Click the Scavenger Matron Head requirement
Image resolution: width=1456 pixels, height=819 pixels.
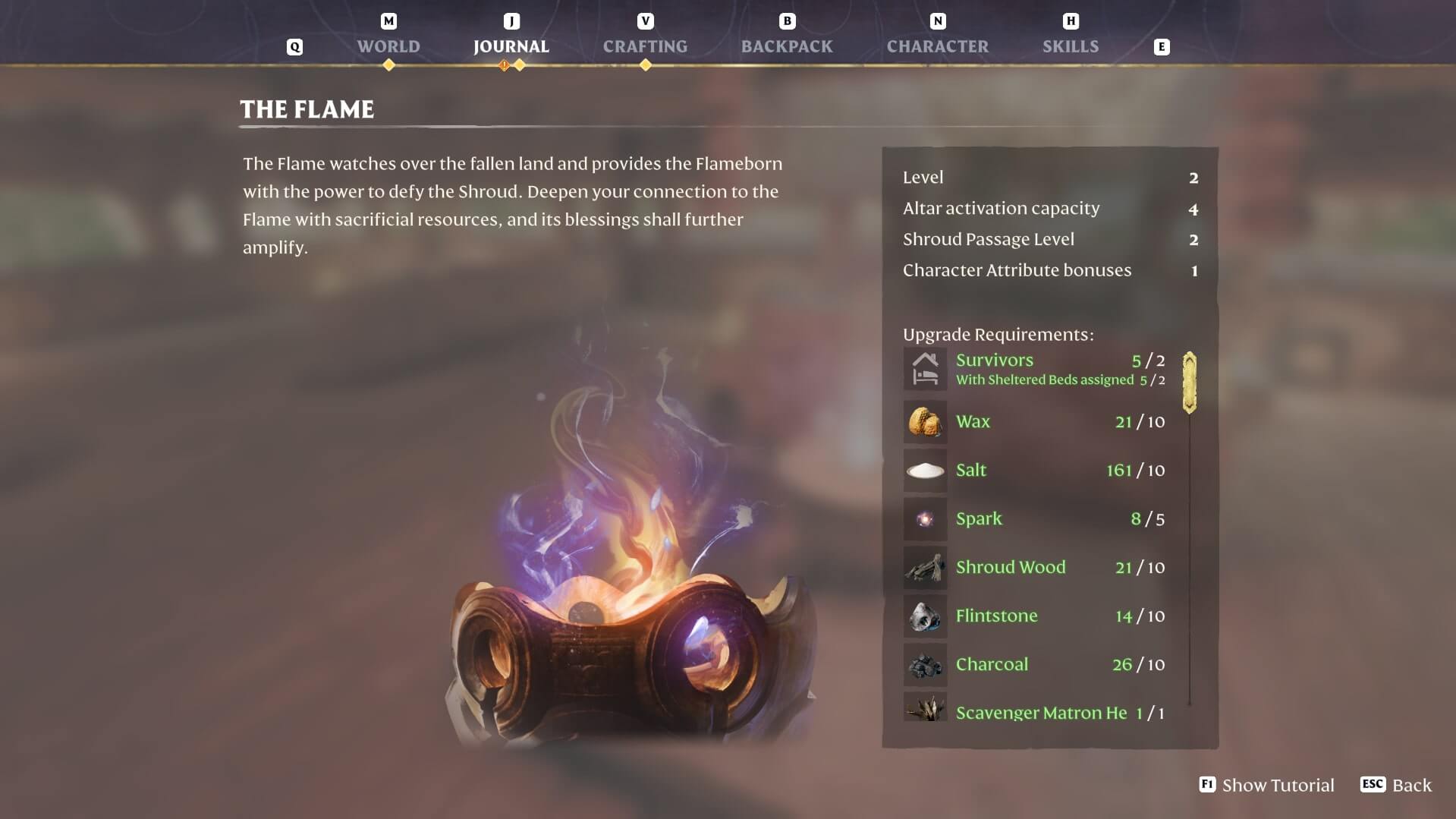pos(1035,712)
